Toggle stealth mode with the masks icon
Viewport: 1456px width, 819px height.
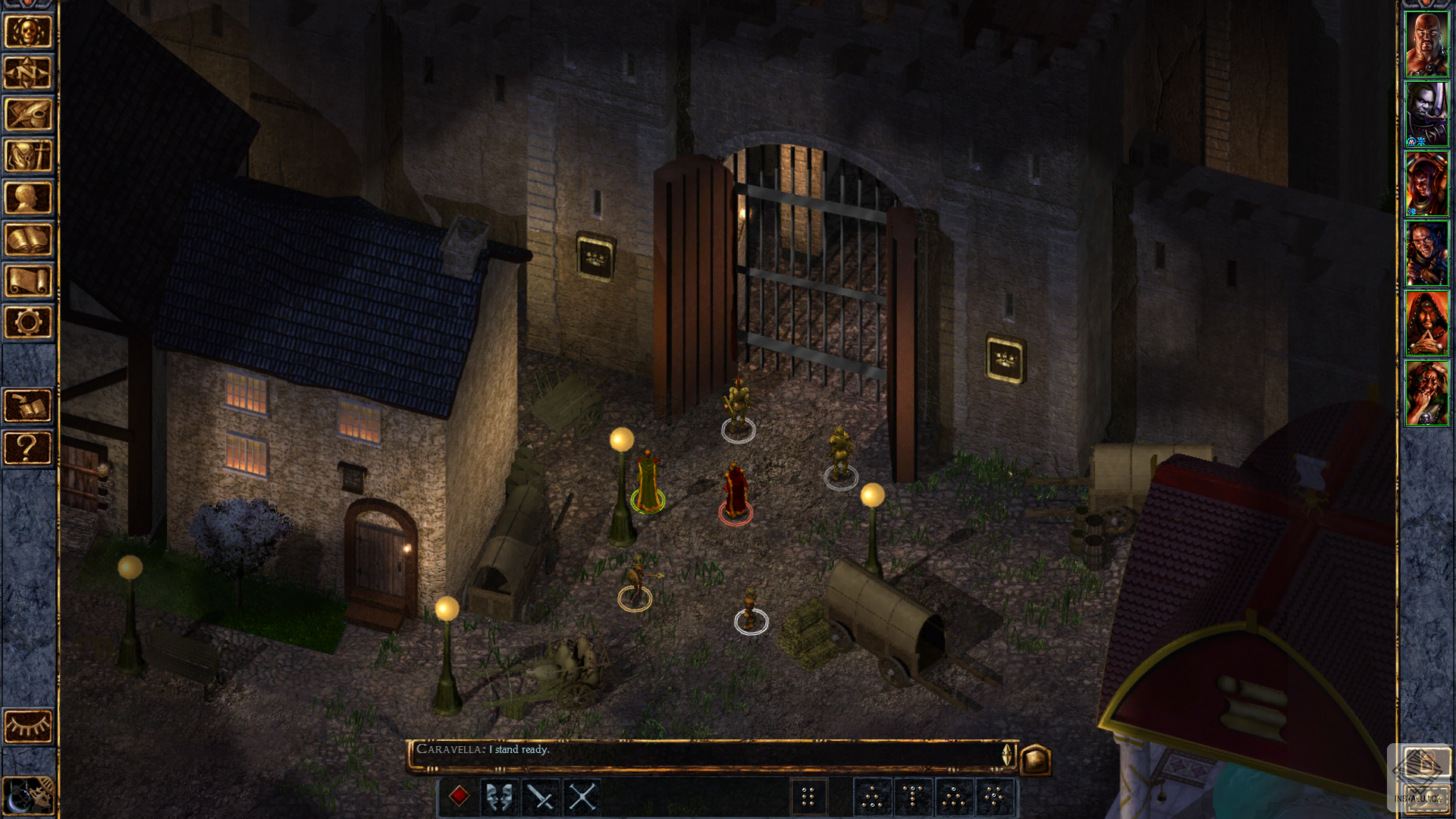498,796
